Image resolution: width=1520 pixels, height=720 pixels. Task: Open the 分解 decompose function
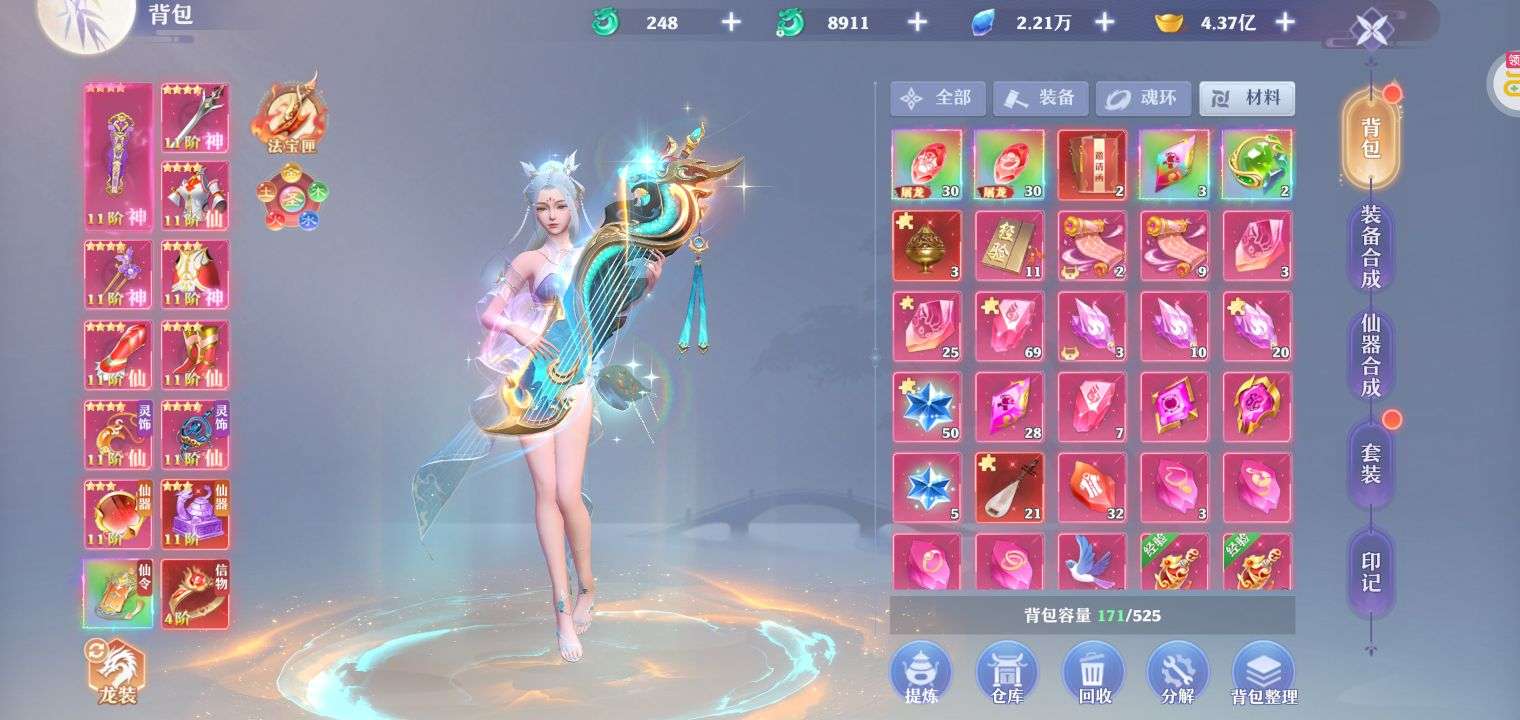(x=1177, y=673)
